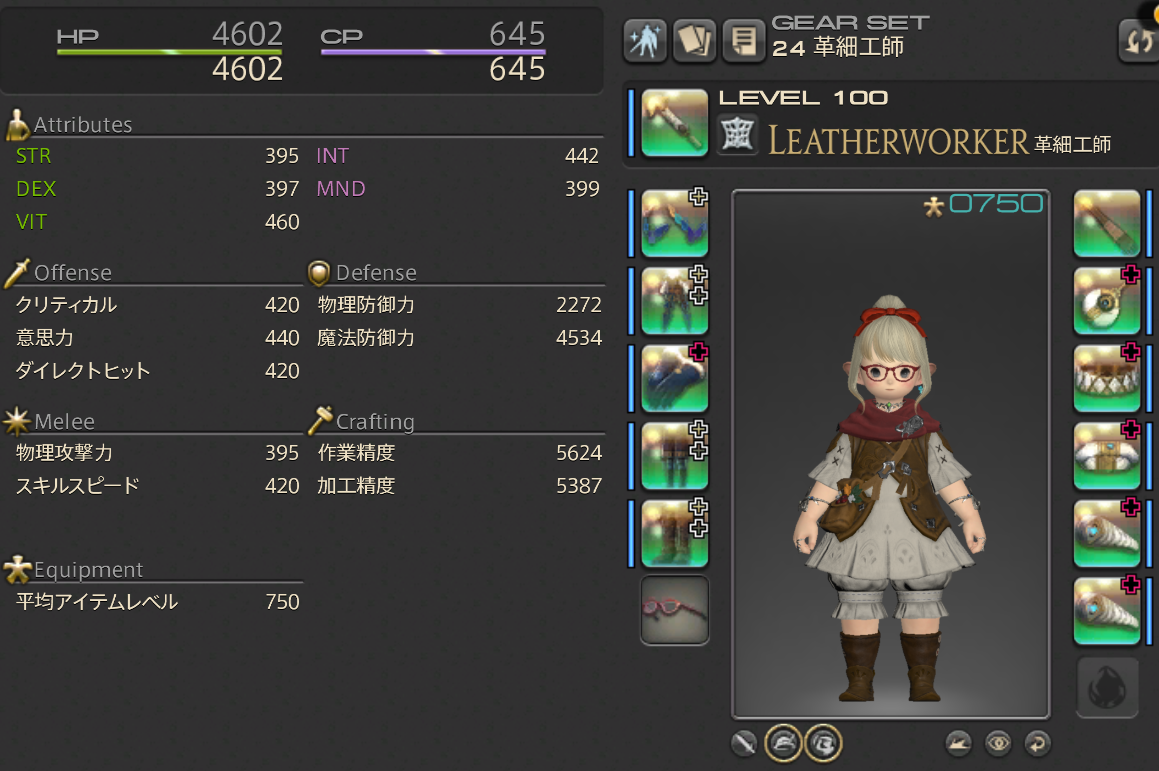Select the studded necklace slot
This screenshot has height=771, width=1159.
(1107, 377)
